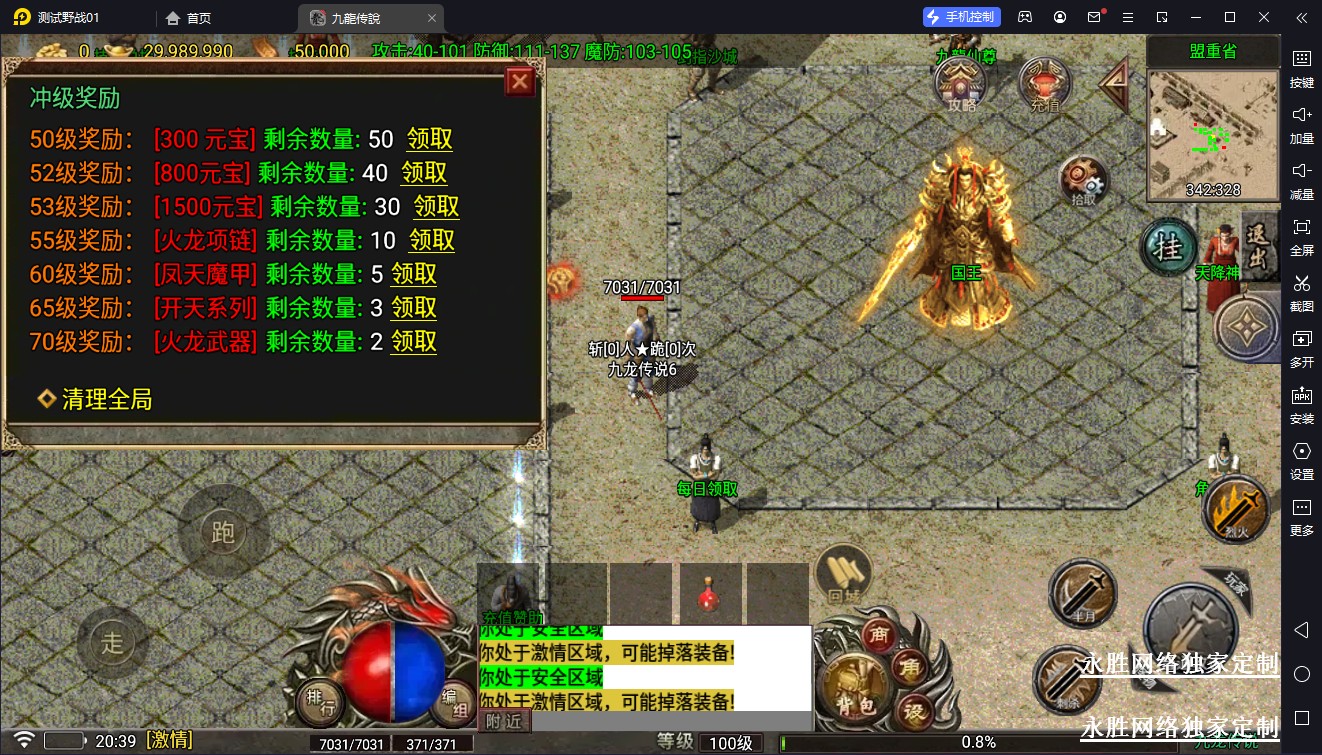
Task: Open the 设 settings button
Action: click(x=914, y=711)
